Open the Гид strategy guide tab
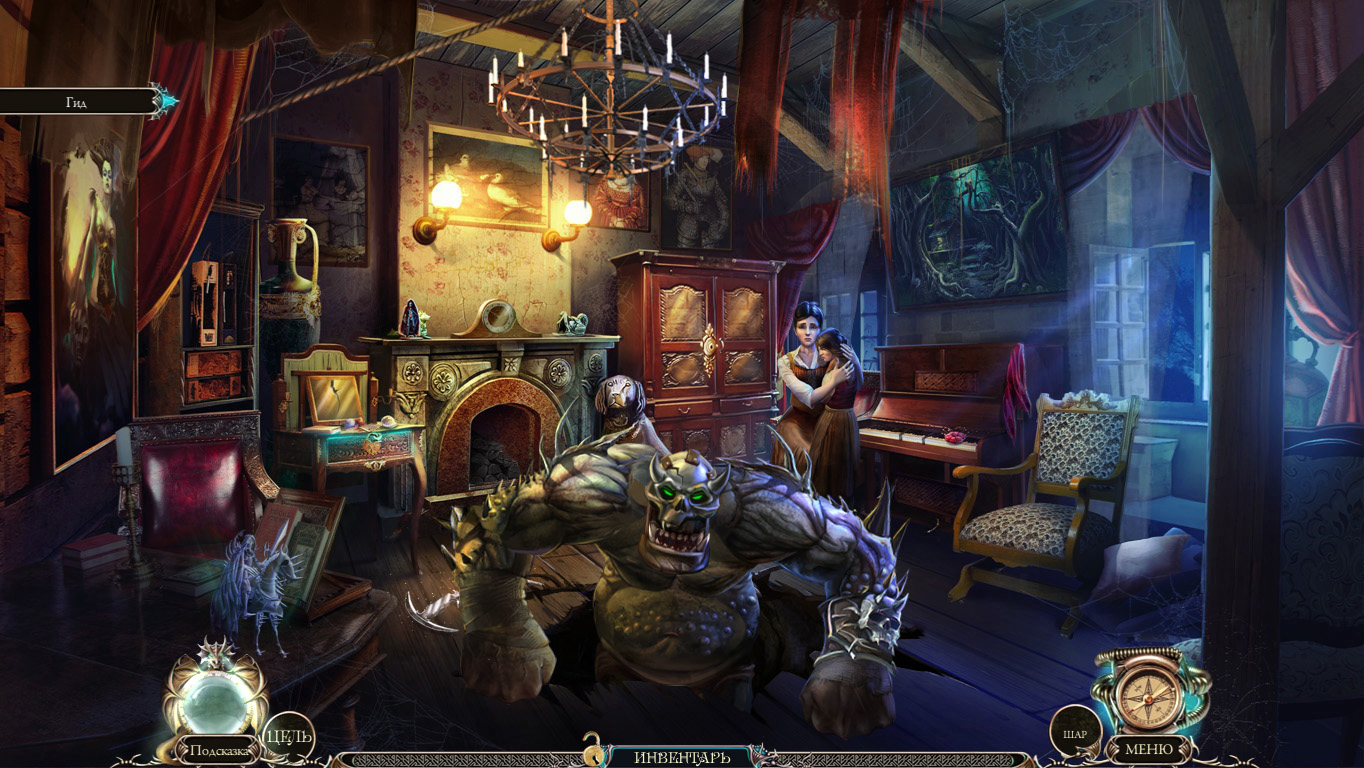1364x768 pixels. [x=78, y=102]
